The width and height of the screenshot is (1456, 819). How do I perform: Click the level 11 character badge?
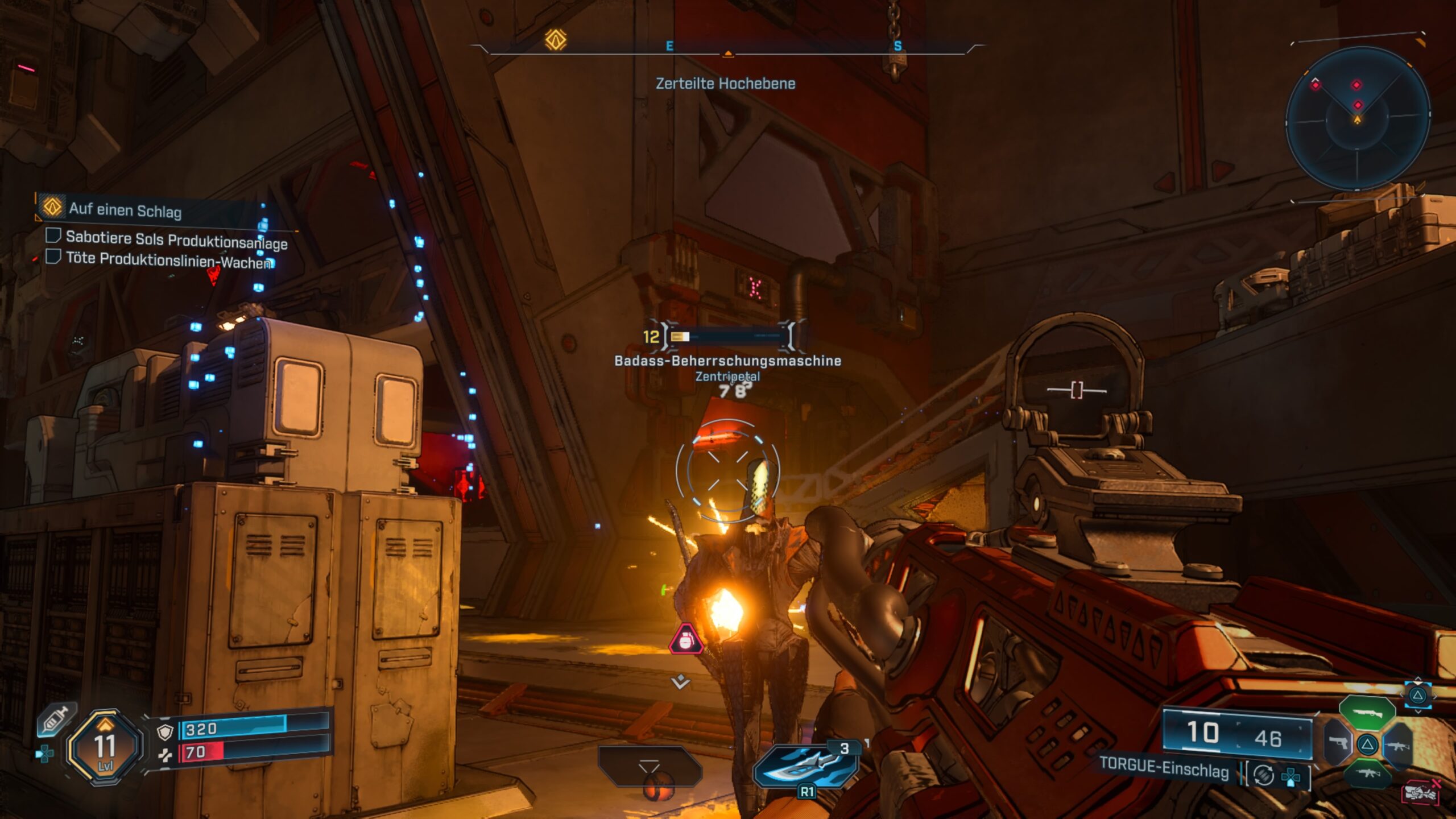[105, 747]
